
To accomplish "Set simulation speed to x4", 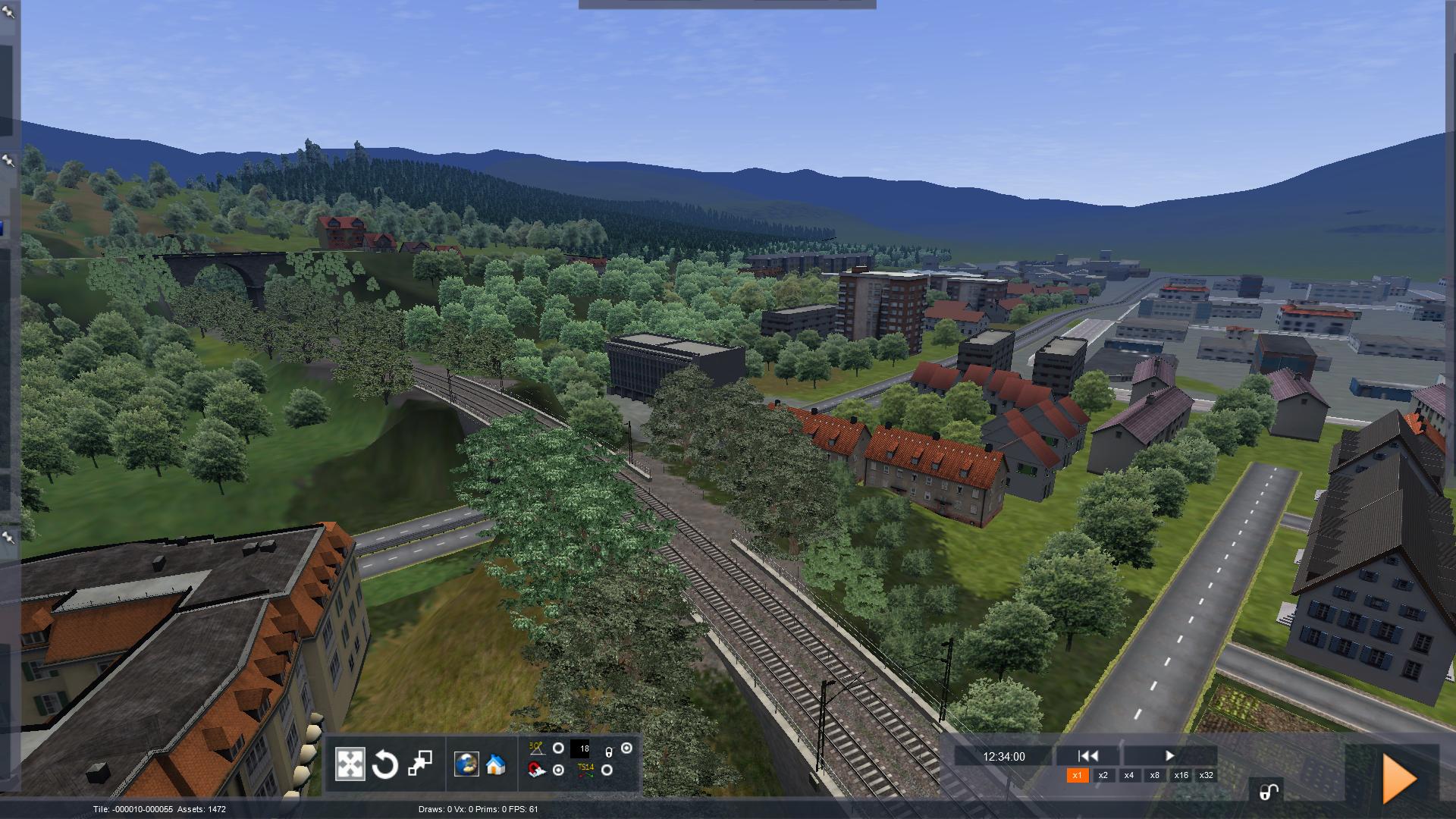I will [x=1129, y=775].
